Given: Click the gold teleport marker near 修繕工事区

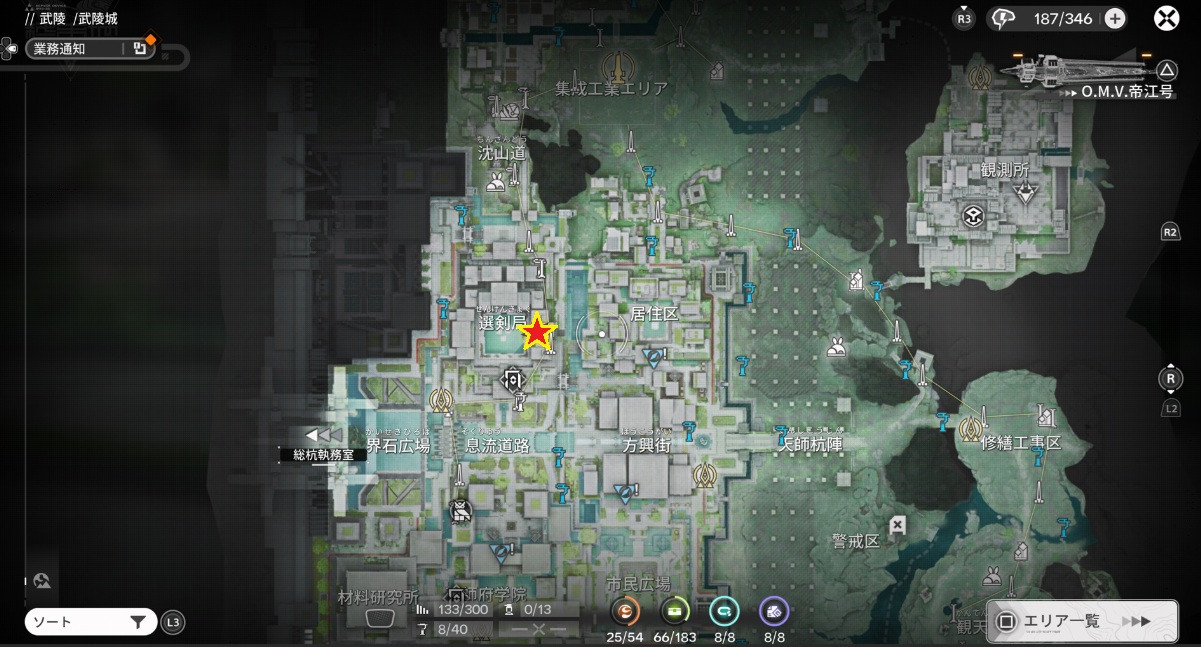Looking at the screenshot, I should [970, 429].
